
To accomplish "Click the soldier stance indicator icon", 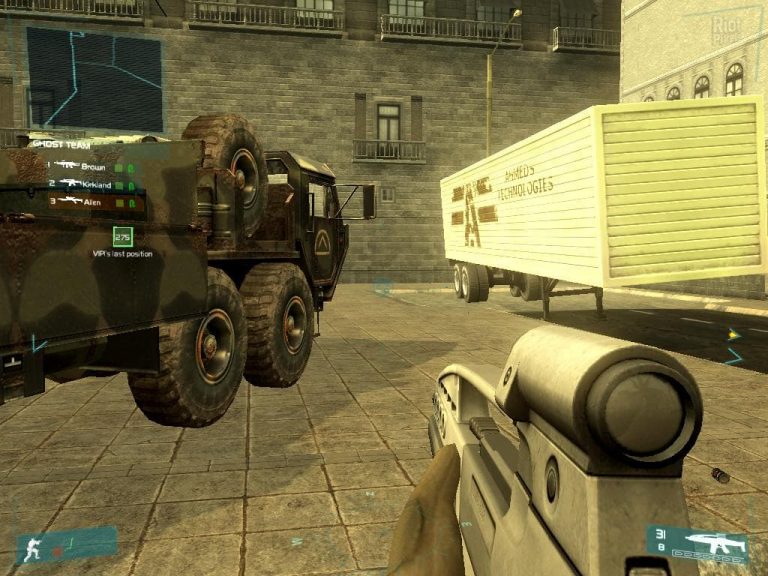I will click(32, 546).
